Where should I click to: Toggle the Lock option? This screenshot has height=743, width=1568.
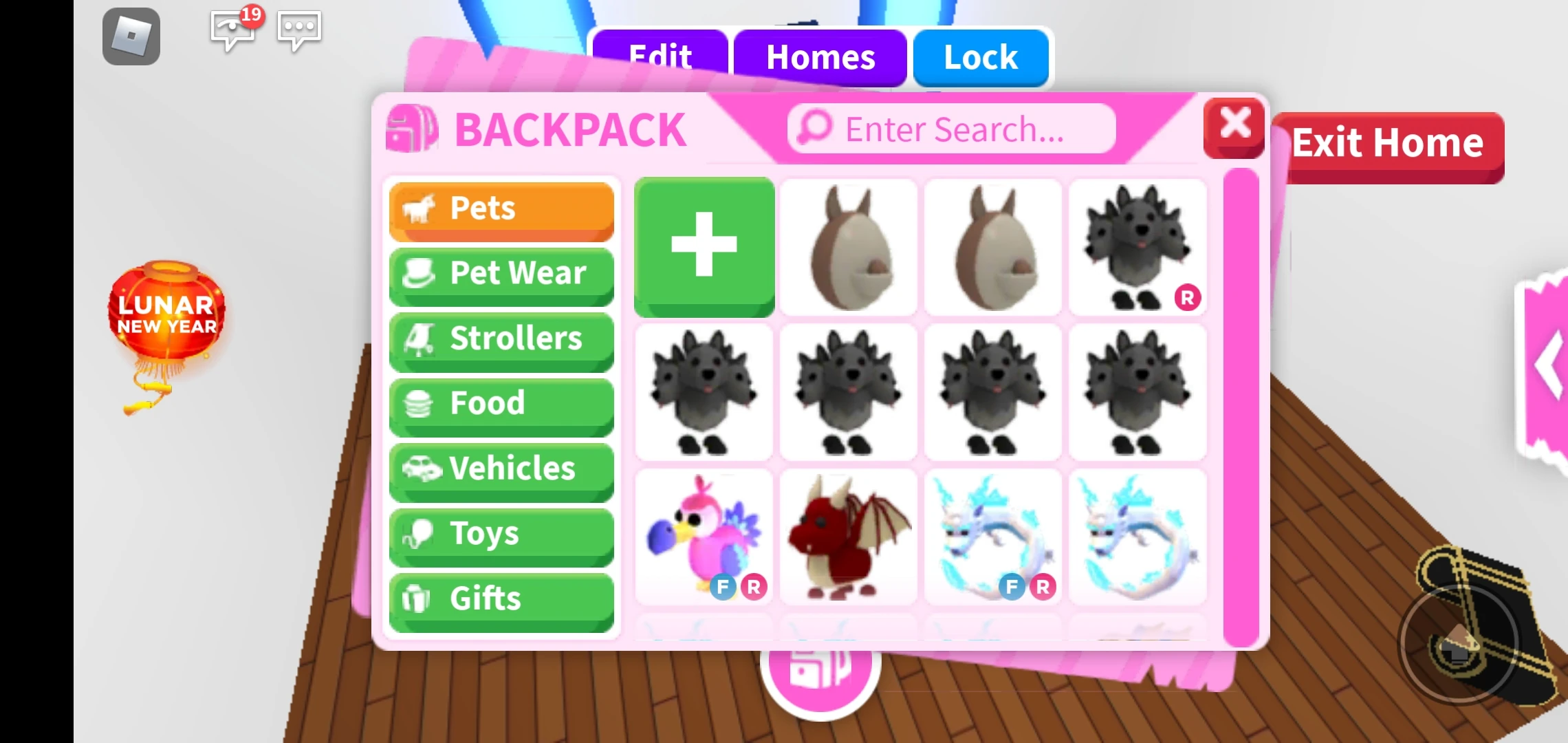click(x=981, y=57)
